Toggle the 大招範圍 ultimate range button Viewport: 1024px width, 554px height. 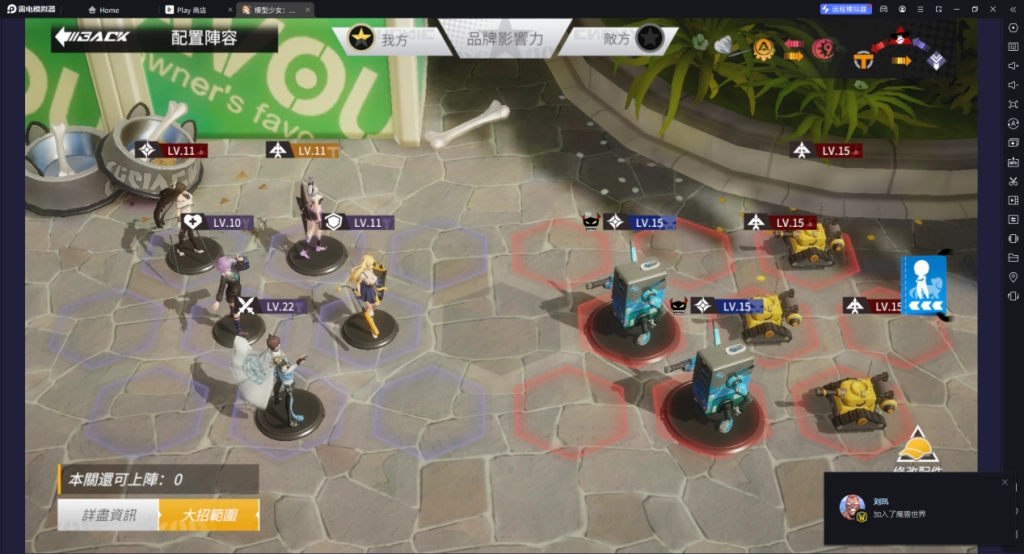point(209,515)
